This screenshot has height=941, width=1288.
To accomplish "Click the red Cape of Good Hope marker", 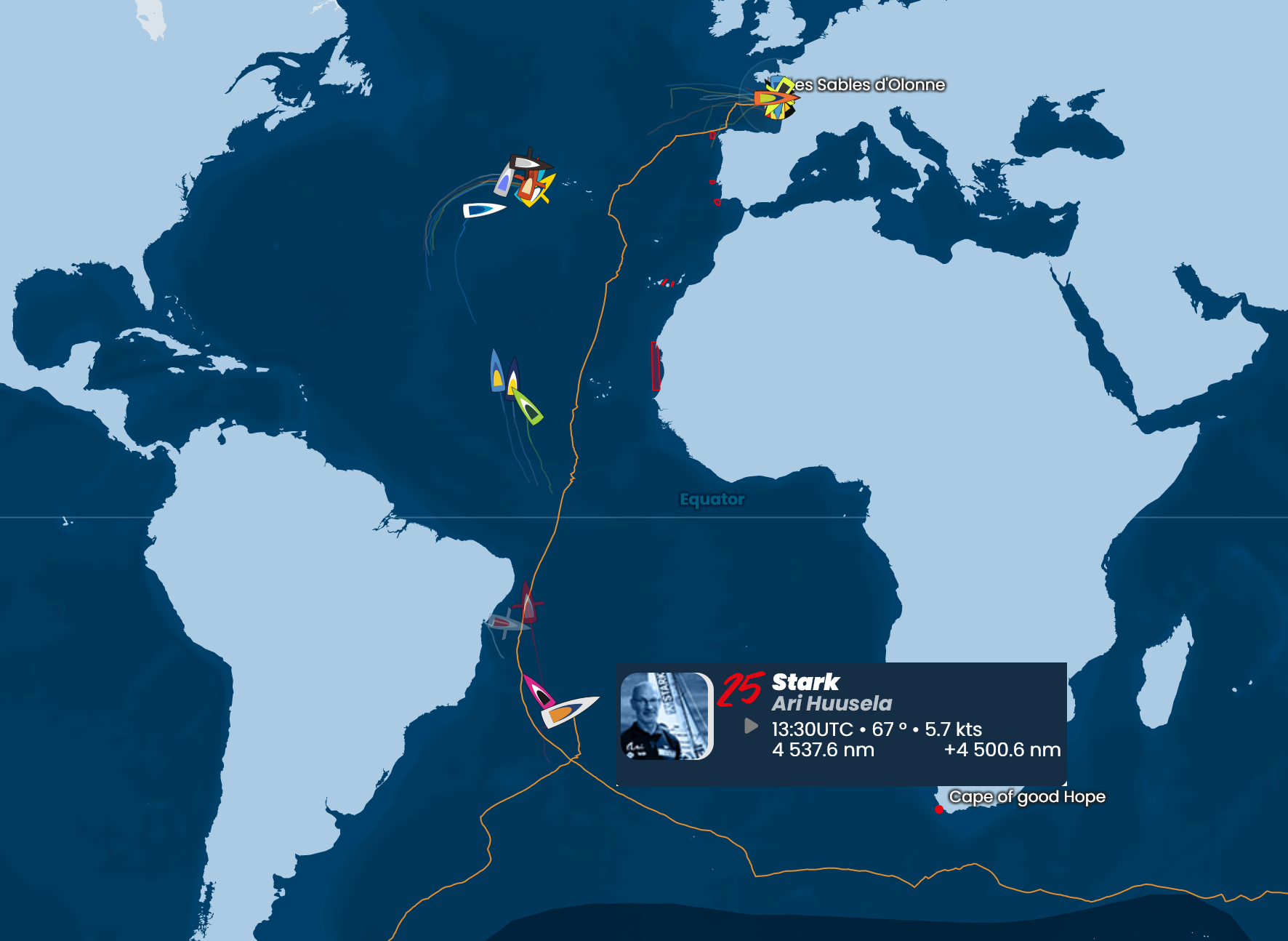I will tap(939, 809).
